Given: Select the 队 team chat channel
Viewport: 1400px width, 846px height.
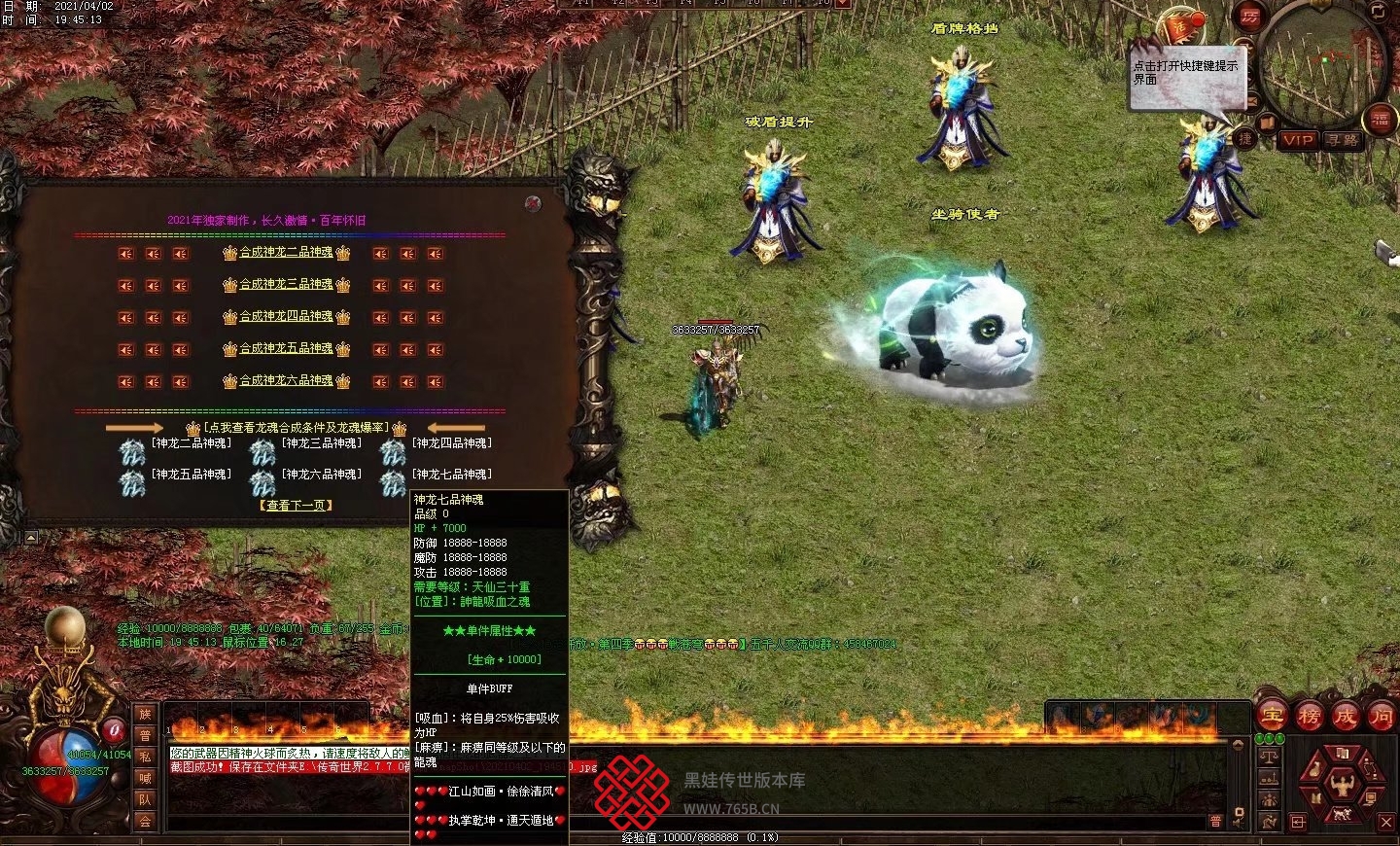Looking at the screenshot, I should pyautogui.click(x=145, y=799).
